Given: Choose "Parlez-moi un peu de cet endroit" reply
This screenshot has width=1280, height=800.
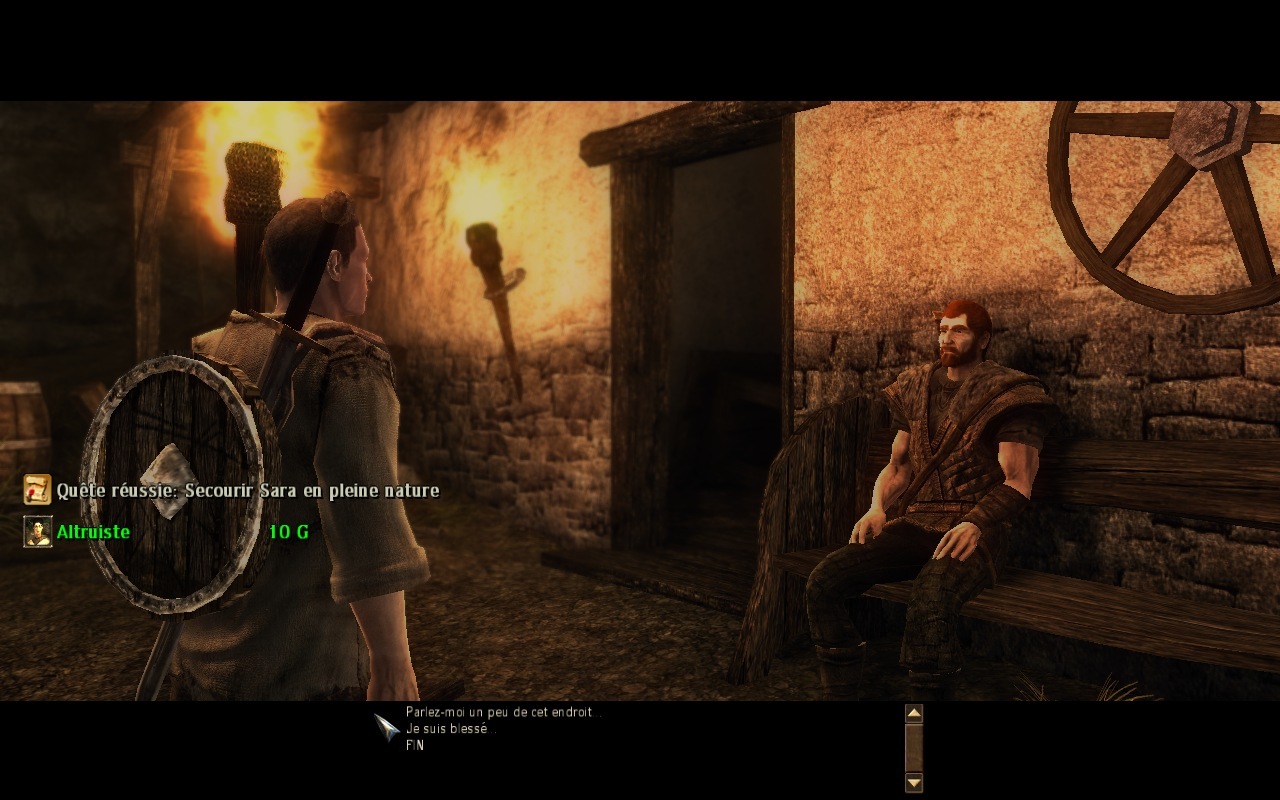Looking at the screenshot, I should pos(502,713).
